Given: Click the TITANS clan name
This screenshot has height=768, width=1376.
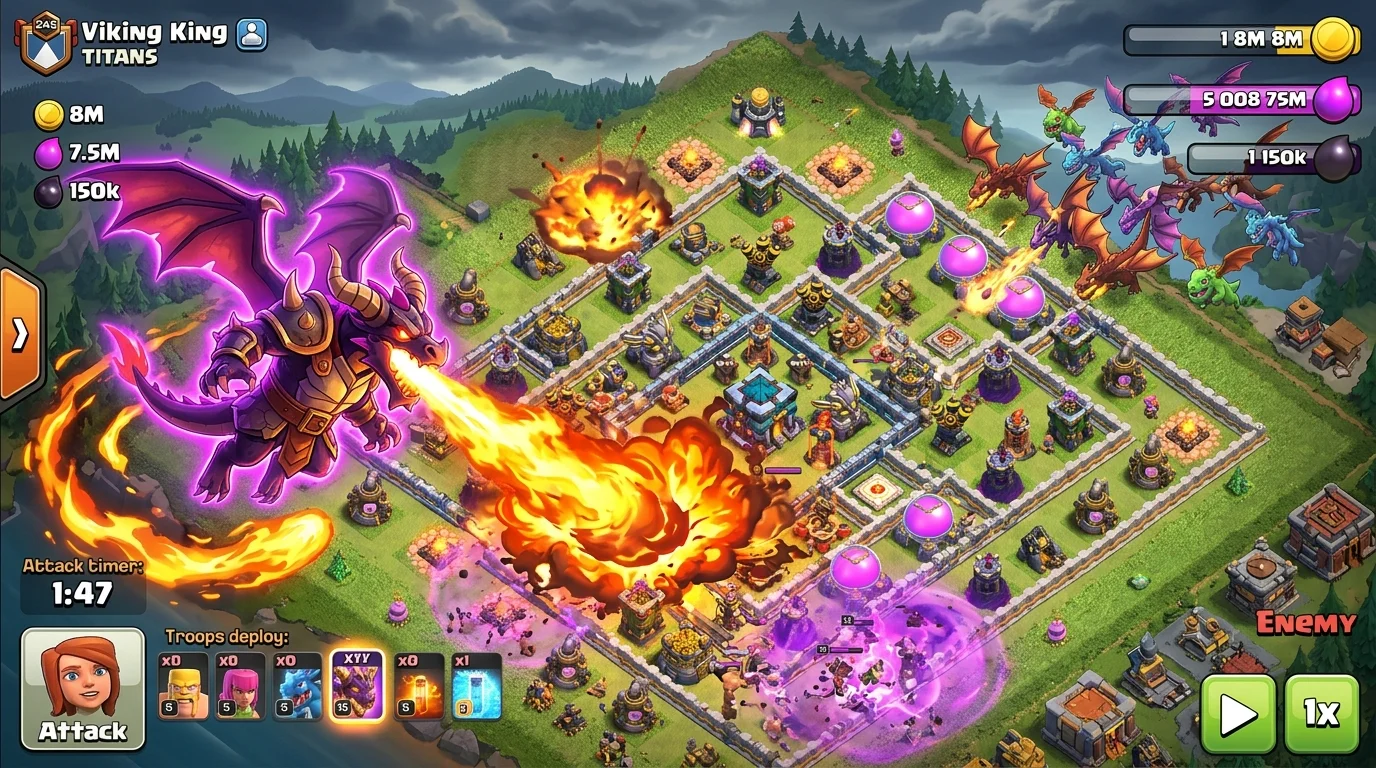Looking at the screenshot, I should coord(120,57).
